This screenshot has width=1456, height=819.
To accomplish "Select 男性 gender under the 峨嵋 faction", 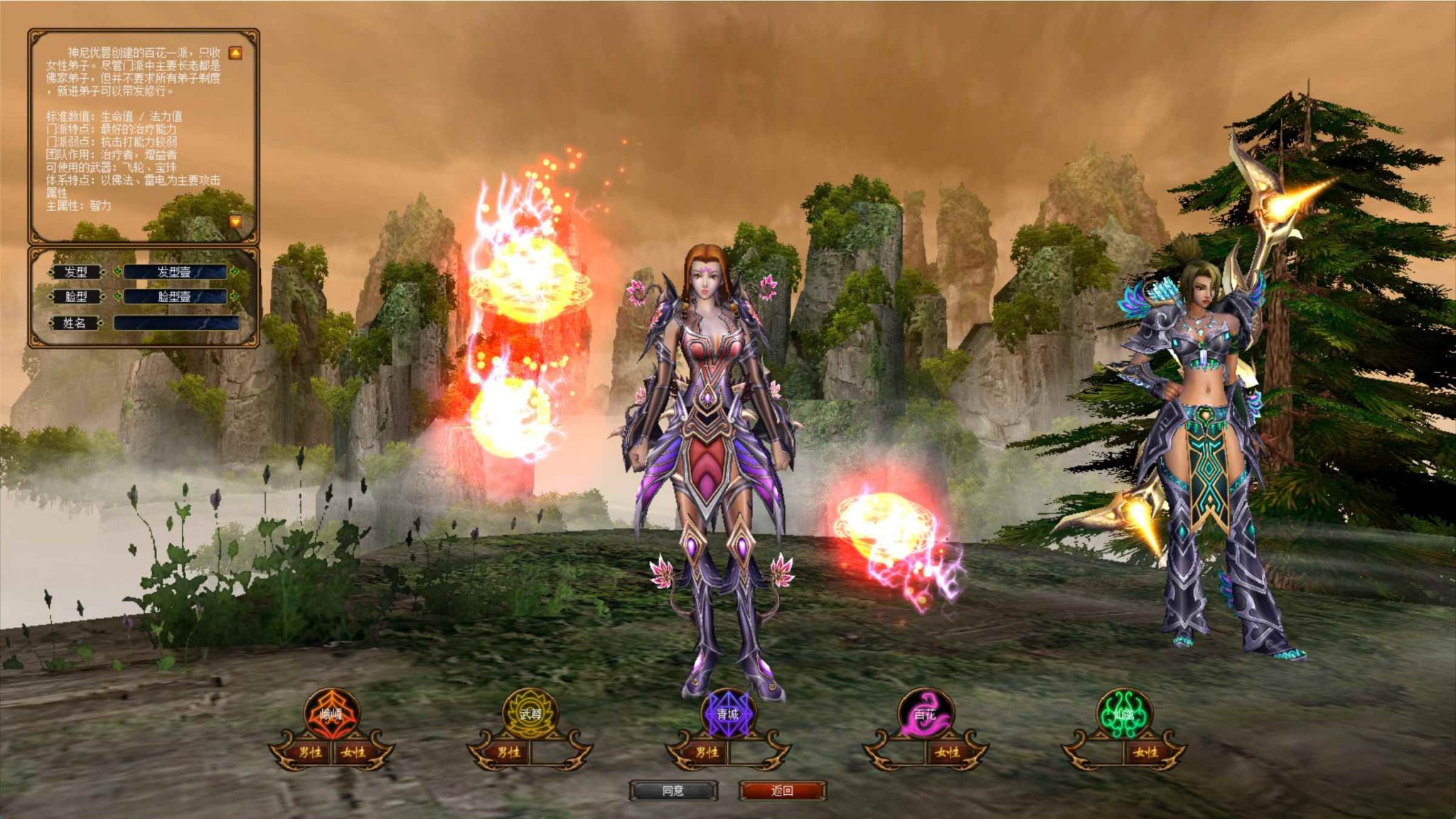I will click(311, 752).
